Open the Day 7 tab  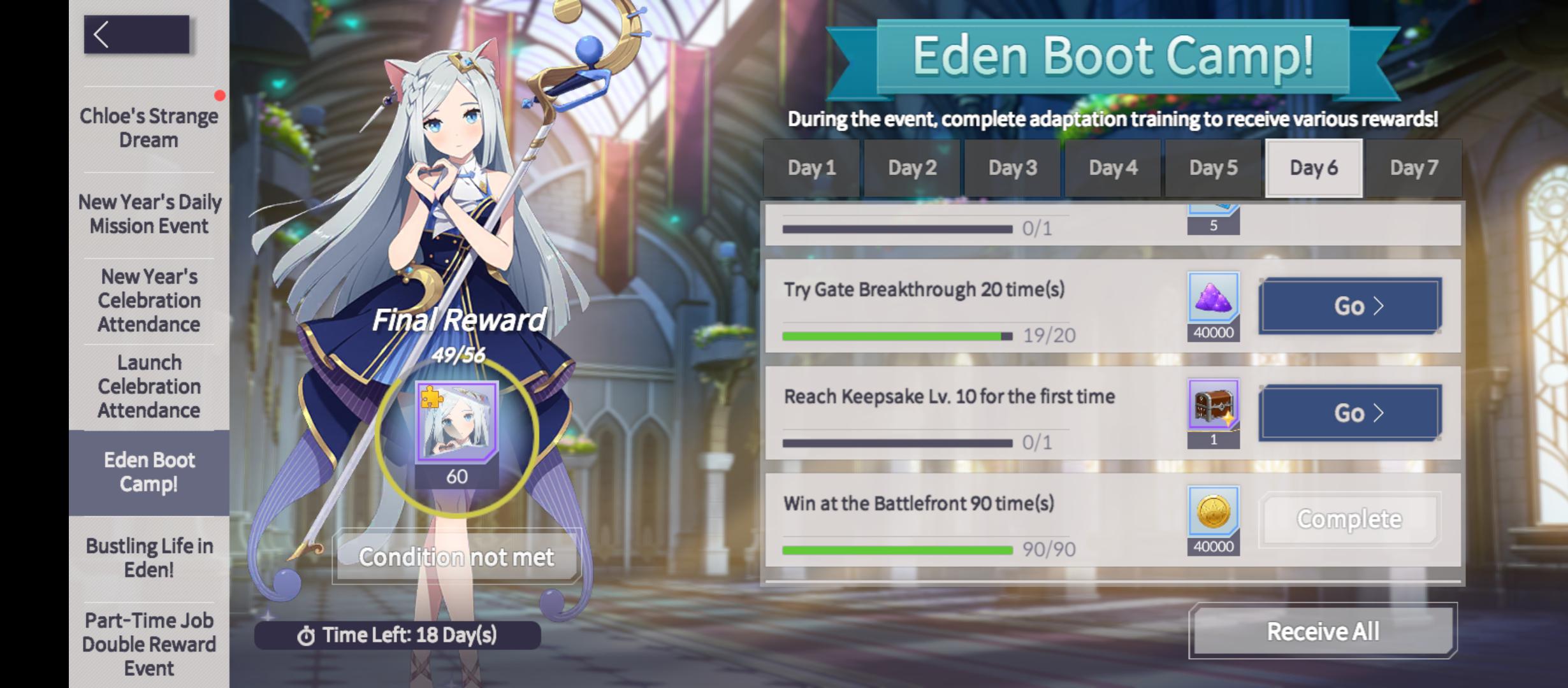click(x=1413, y=168)
